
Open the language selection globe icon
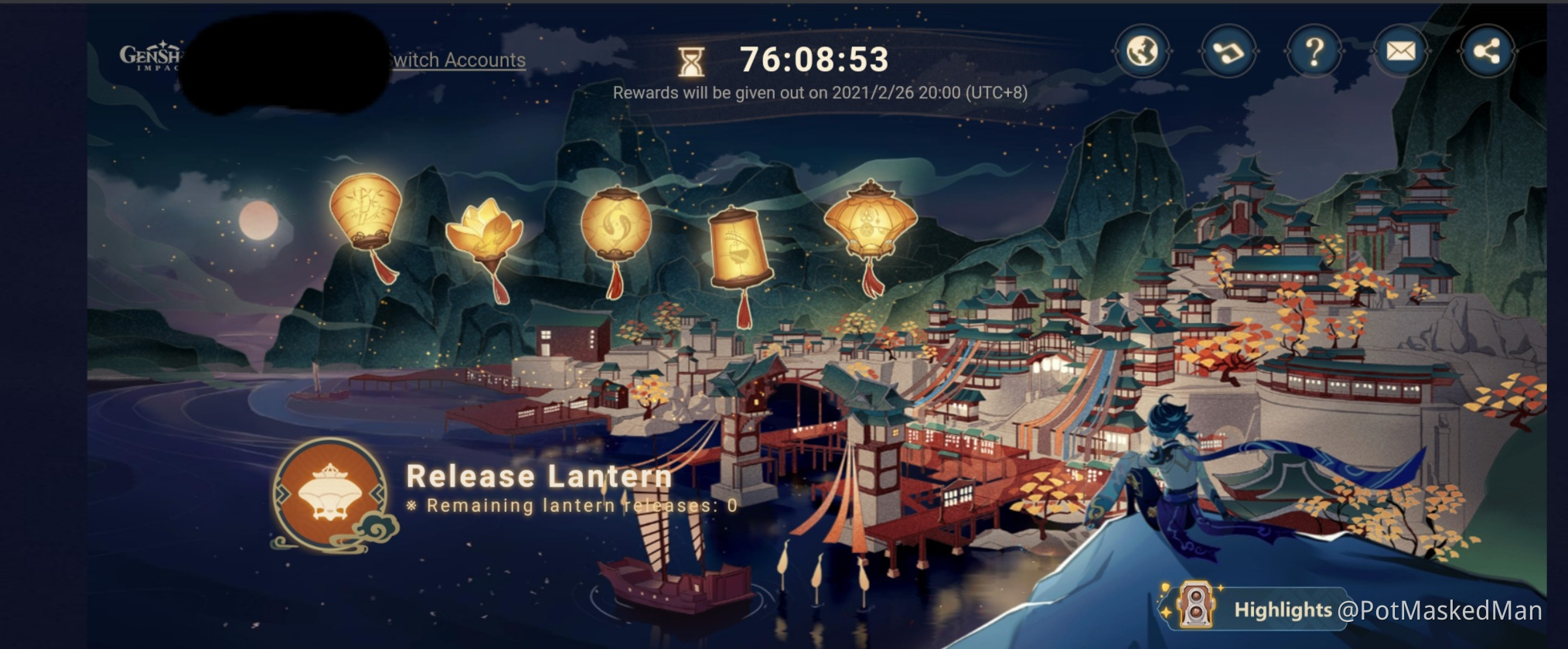click(1141, 50)
